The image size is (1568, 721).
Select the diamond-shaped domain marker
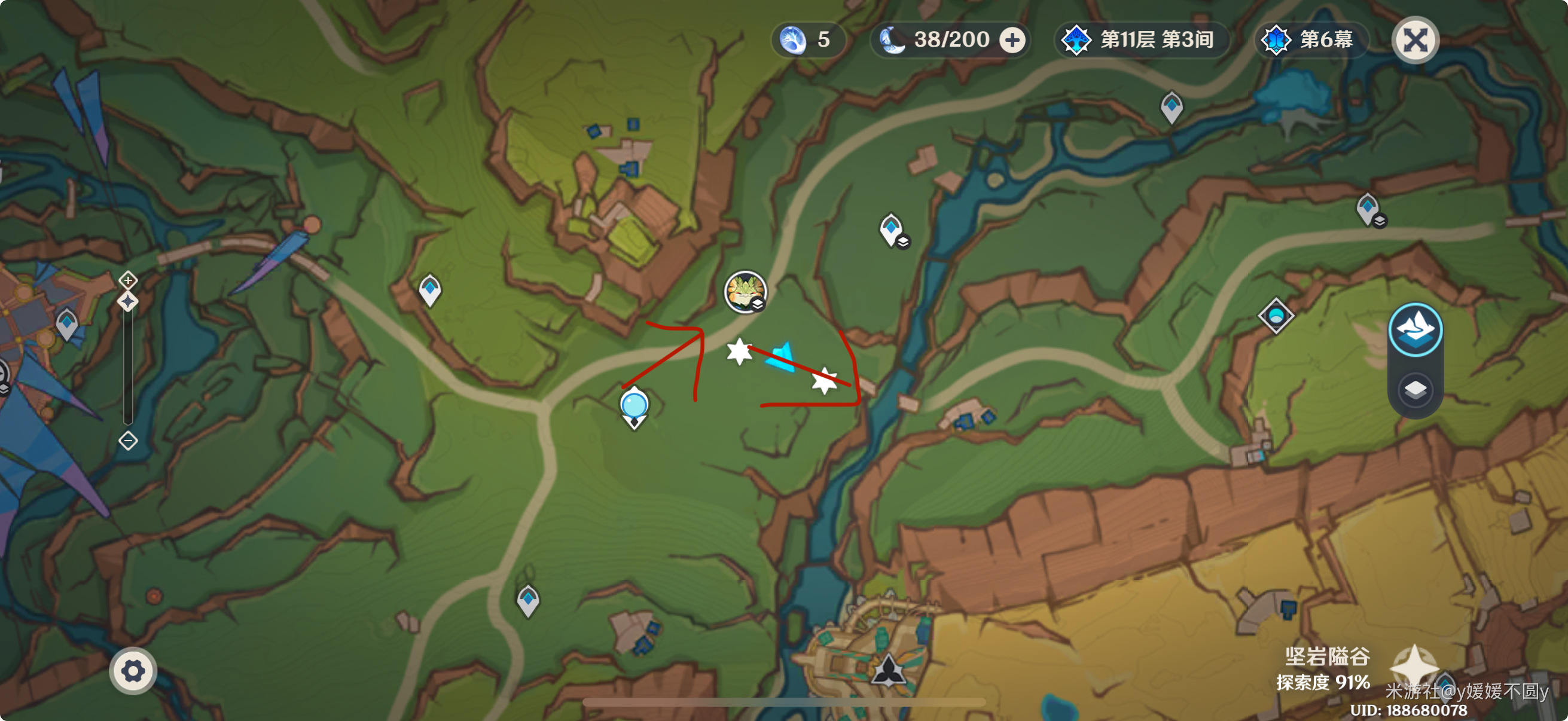(1276, 316)
